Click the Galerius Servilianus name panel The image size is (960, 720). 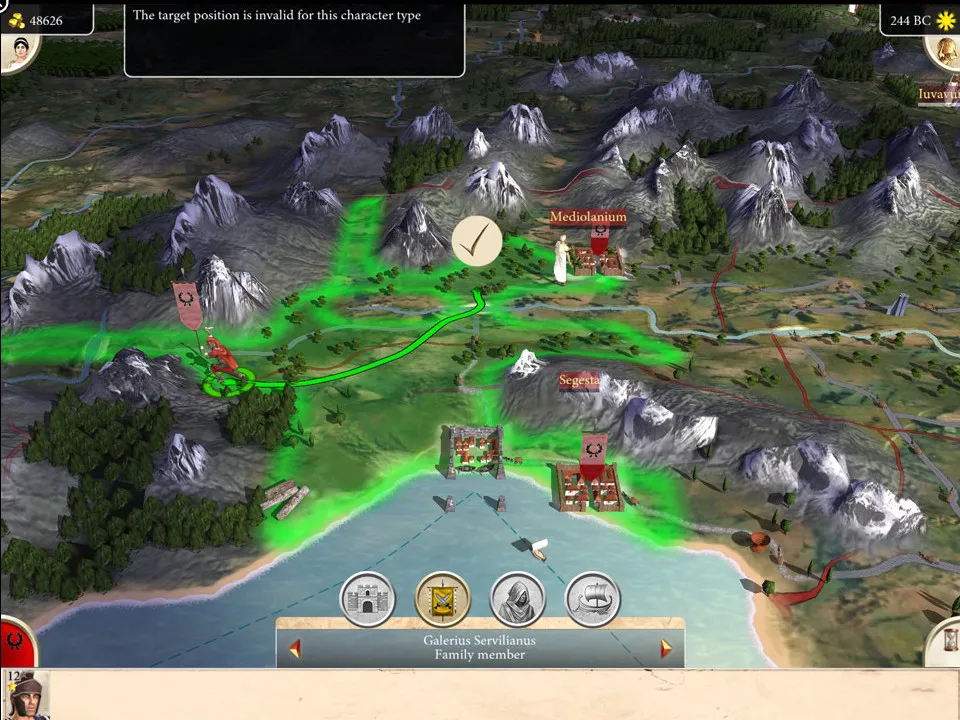480,647
